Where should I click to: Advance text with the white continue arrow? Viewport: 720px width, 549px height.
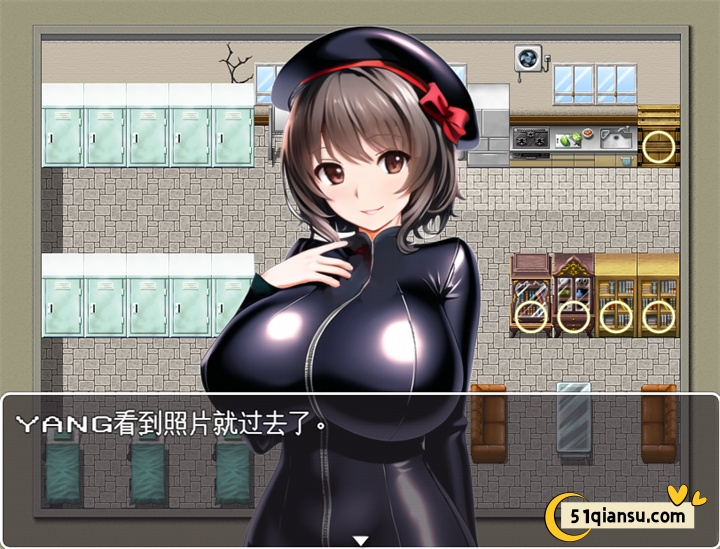pyautogui.click(x=361, y=540)
